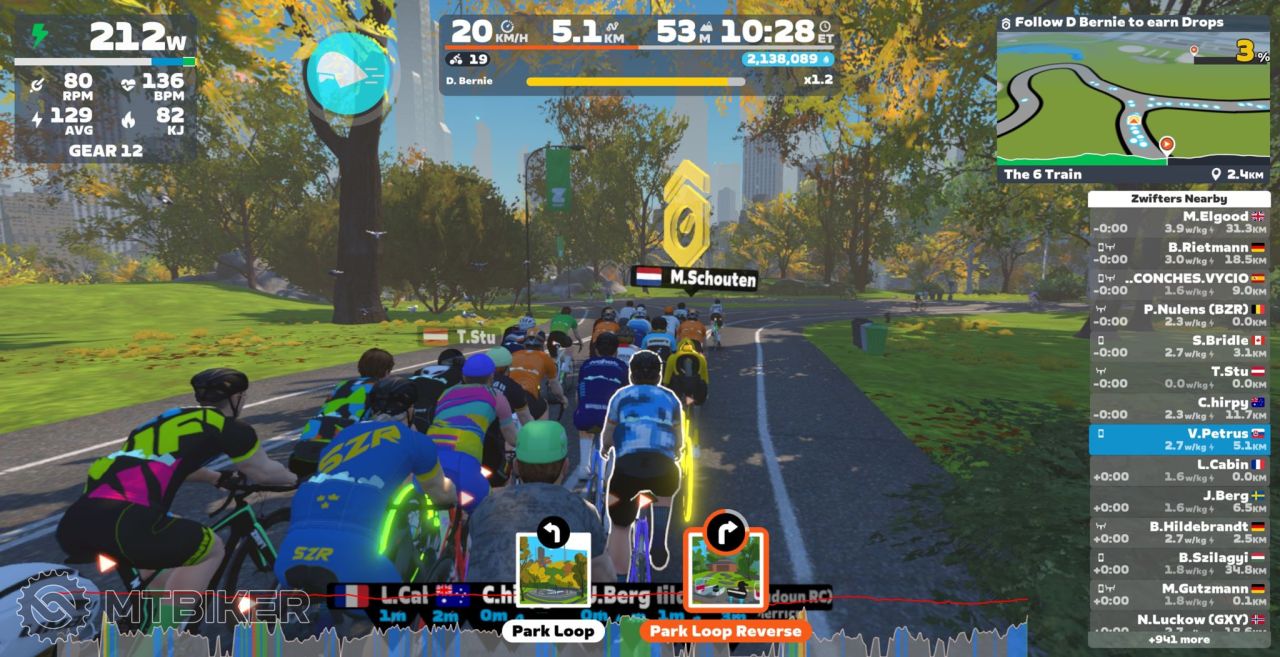The width and height of the screenshot is (1280, 657).
Task: Click the M.Schouten rider name tag
Action: point(696,279)
